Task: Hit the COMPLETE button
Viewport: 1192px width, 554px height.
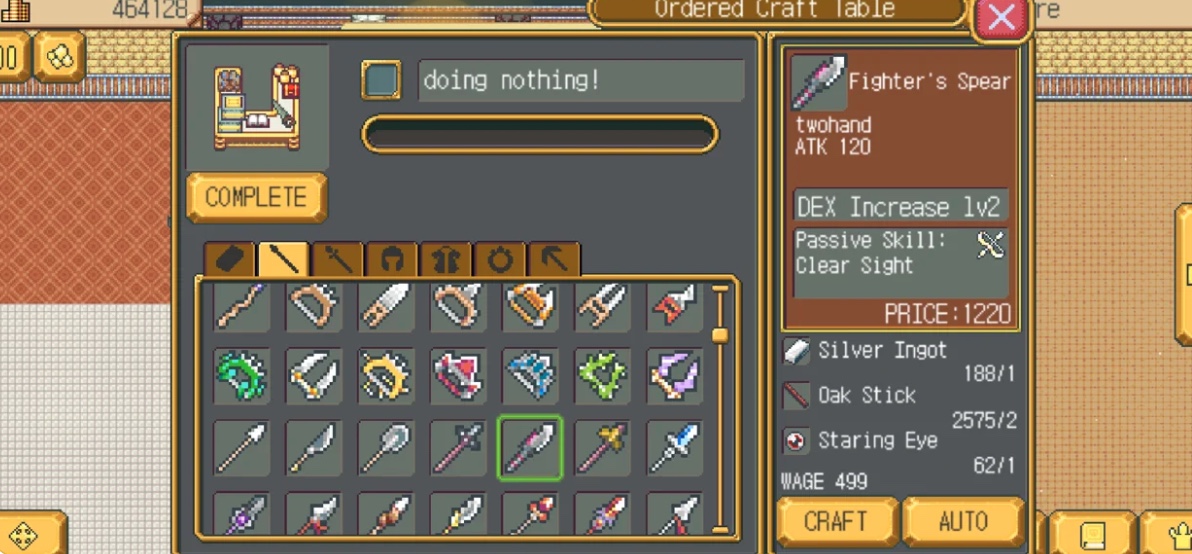Action: pyautogui.click(x=256, y=197)
